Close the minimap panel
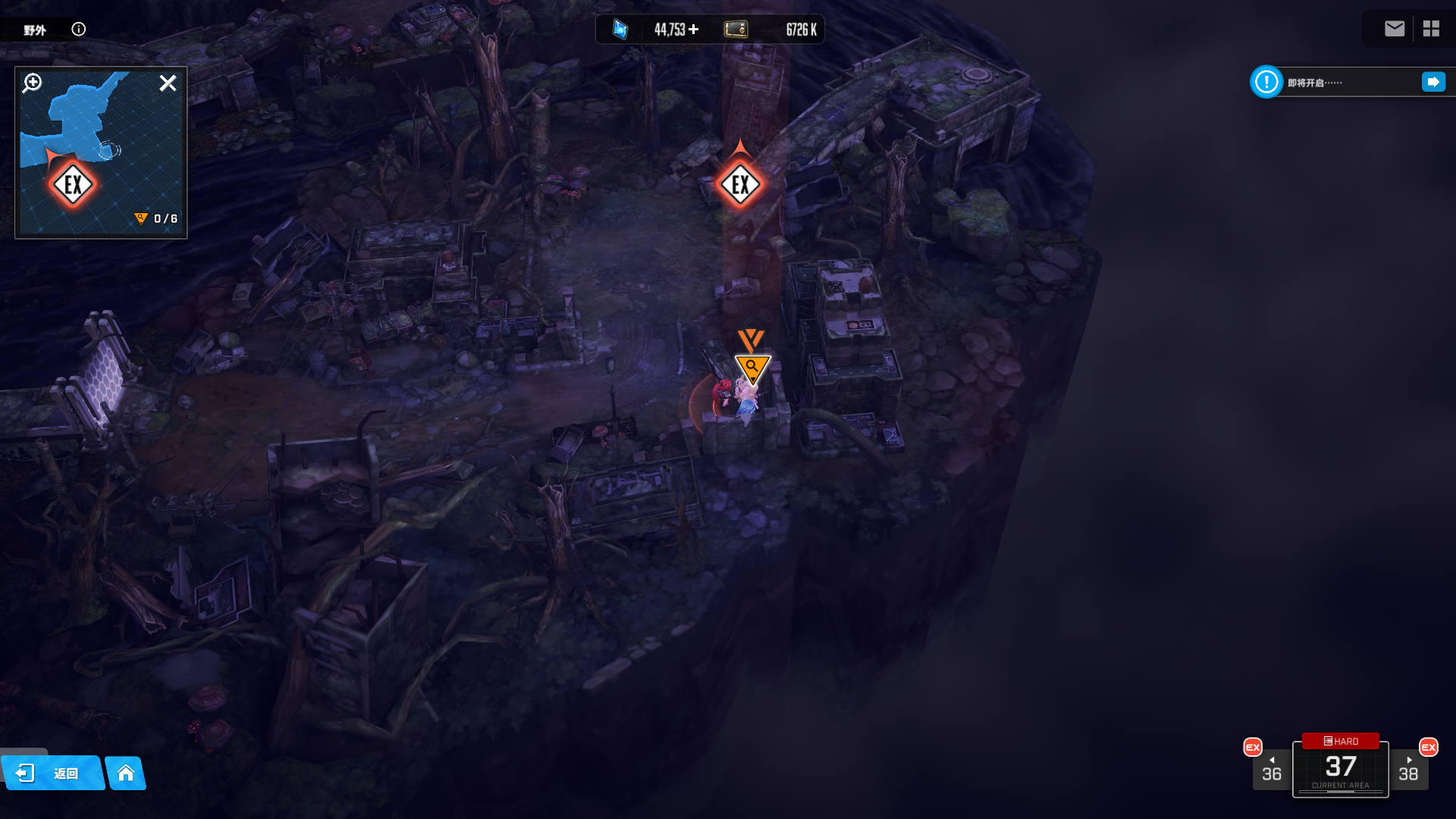Screen dimensions: 1456x819 (168, 83)
